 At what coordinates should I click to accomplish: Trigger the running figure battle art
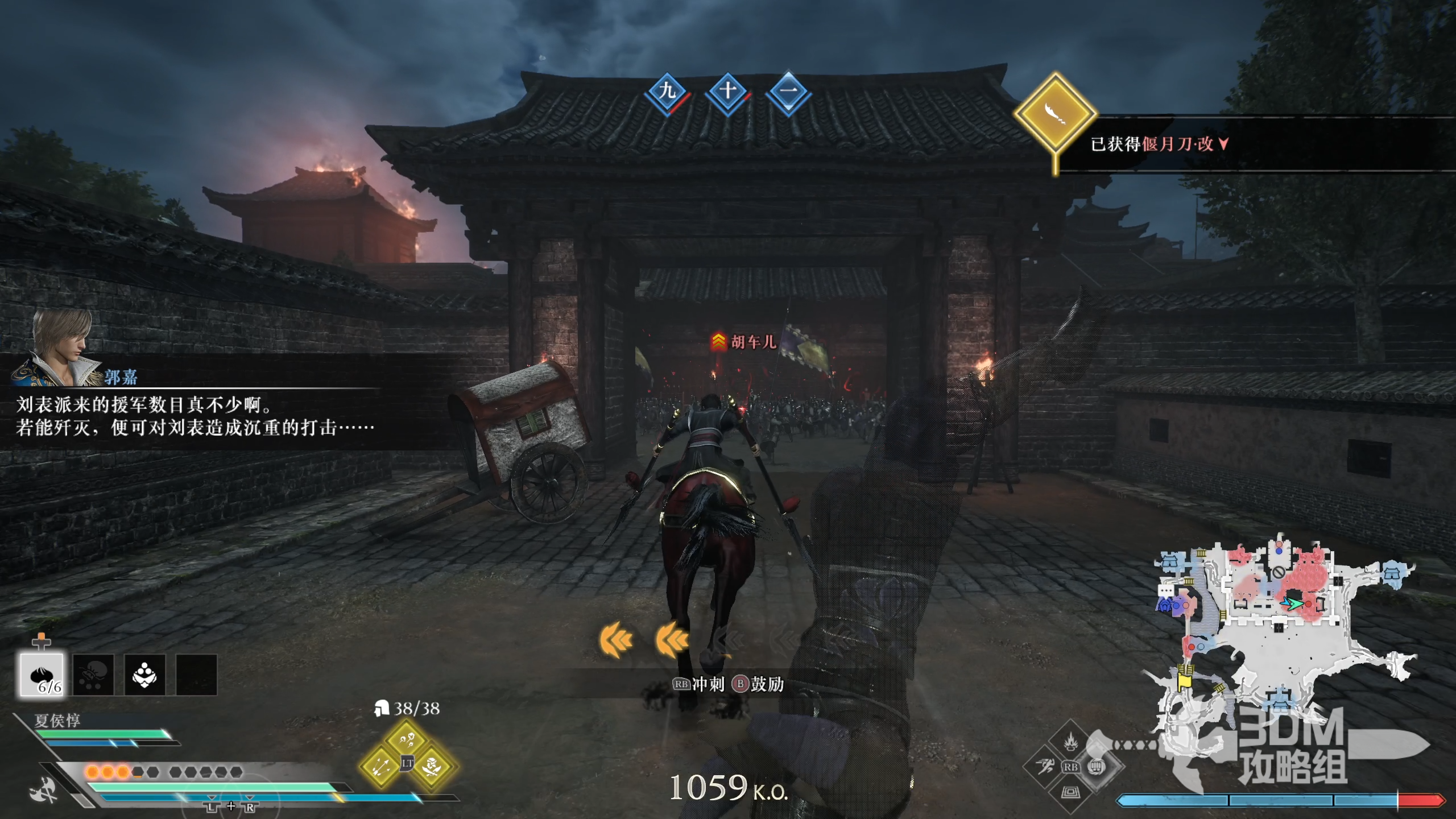coord(1045,767)
